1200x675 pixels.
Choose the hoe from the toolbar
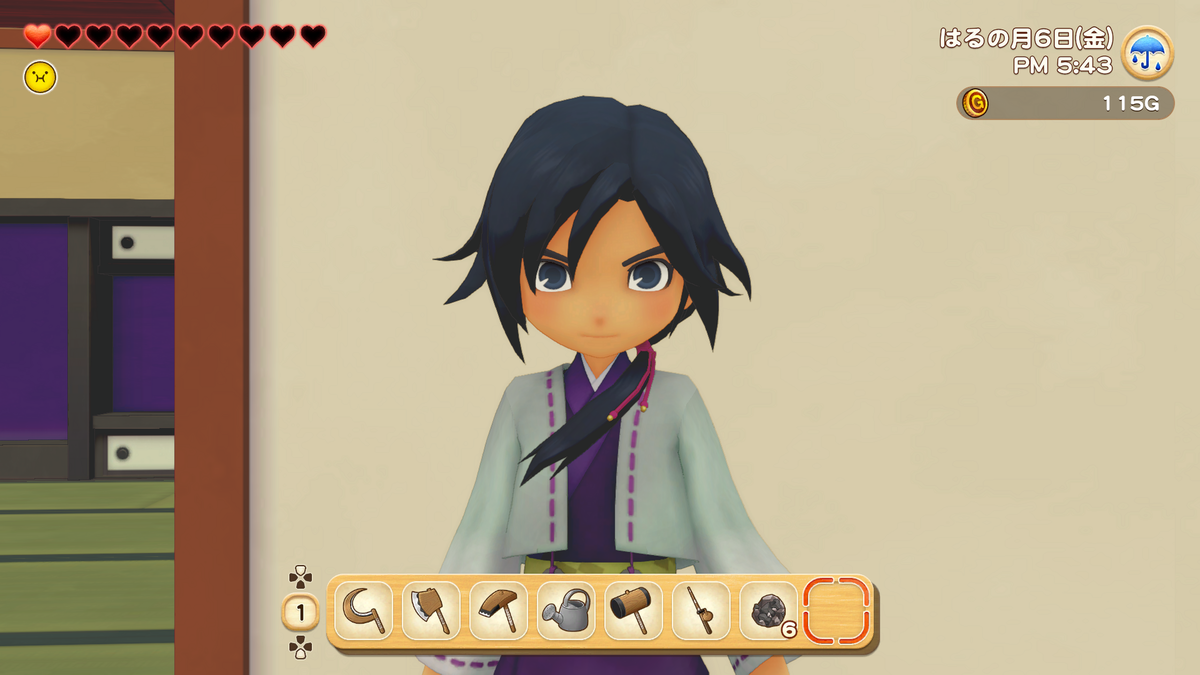[499, 611]
